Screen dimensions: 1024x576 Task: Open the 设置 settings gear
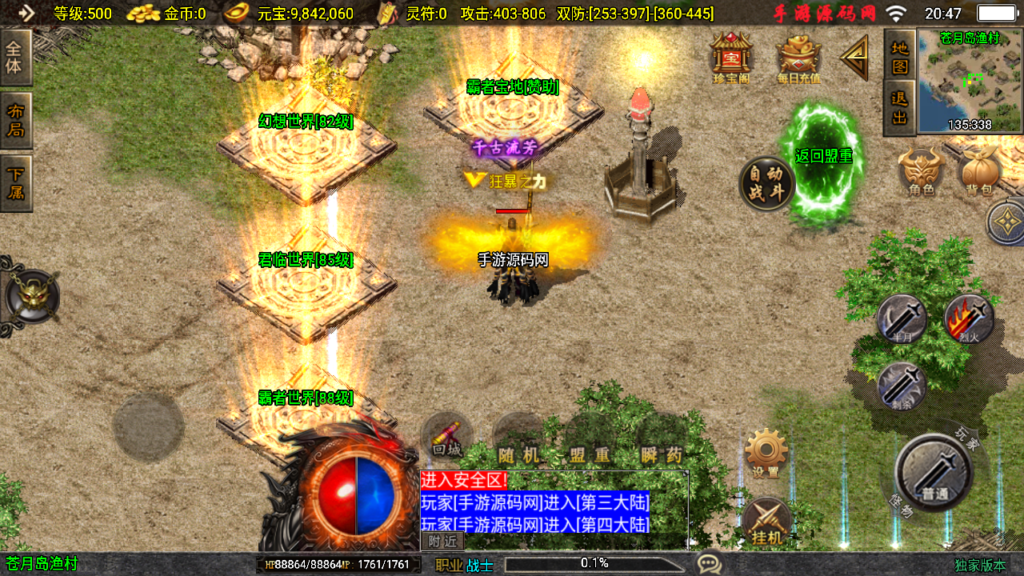click(x=766, y=454)
